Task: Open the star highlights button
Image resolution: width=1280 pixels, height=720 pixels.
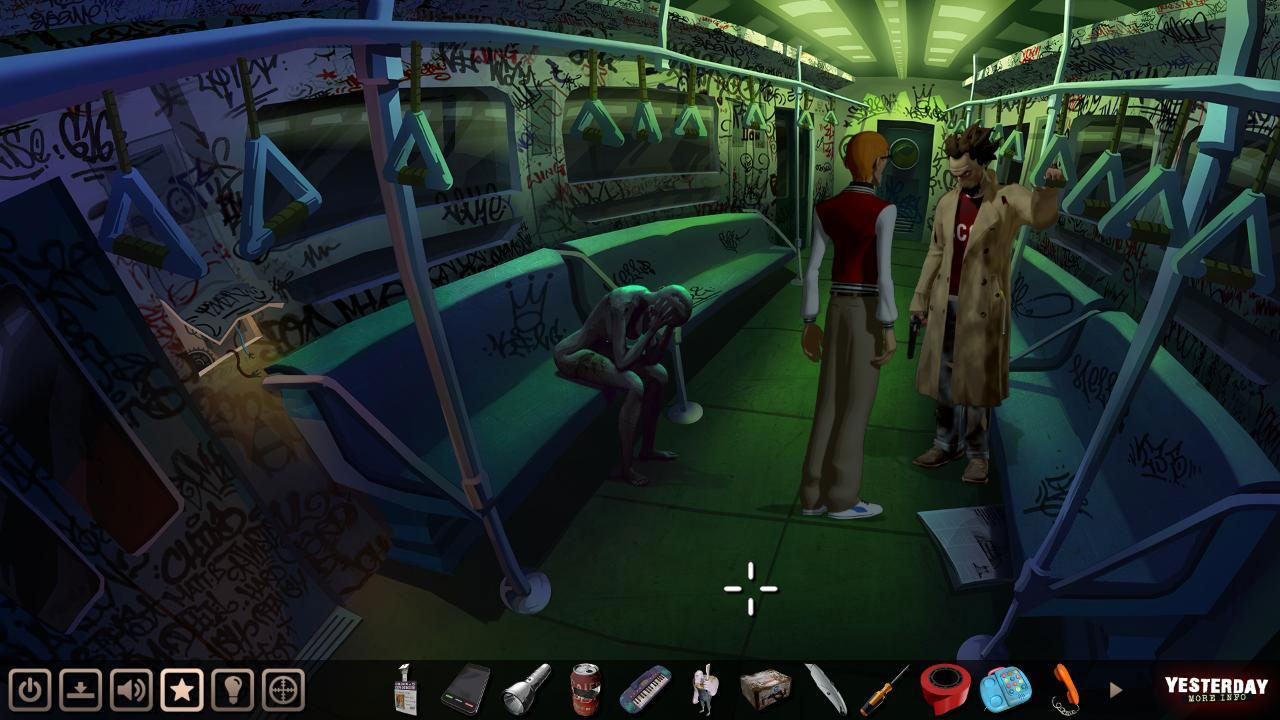Action: coord(182,690)
